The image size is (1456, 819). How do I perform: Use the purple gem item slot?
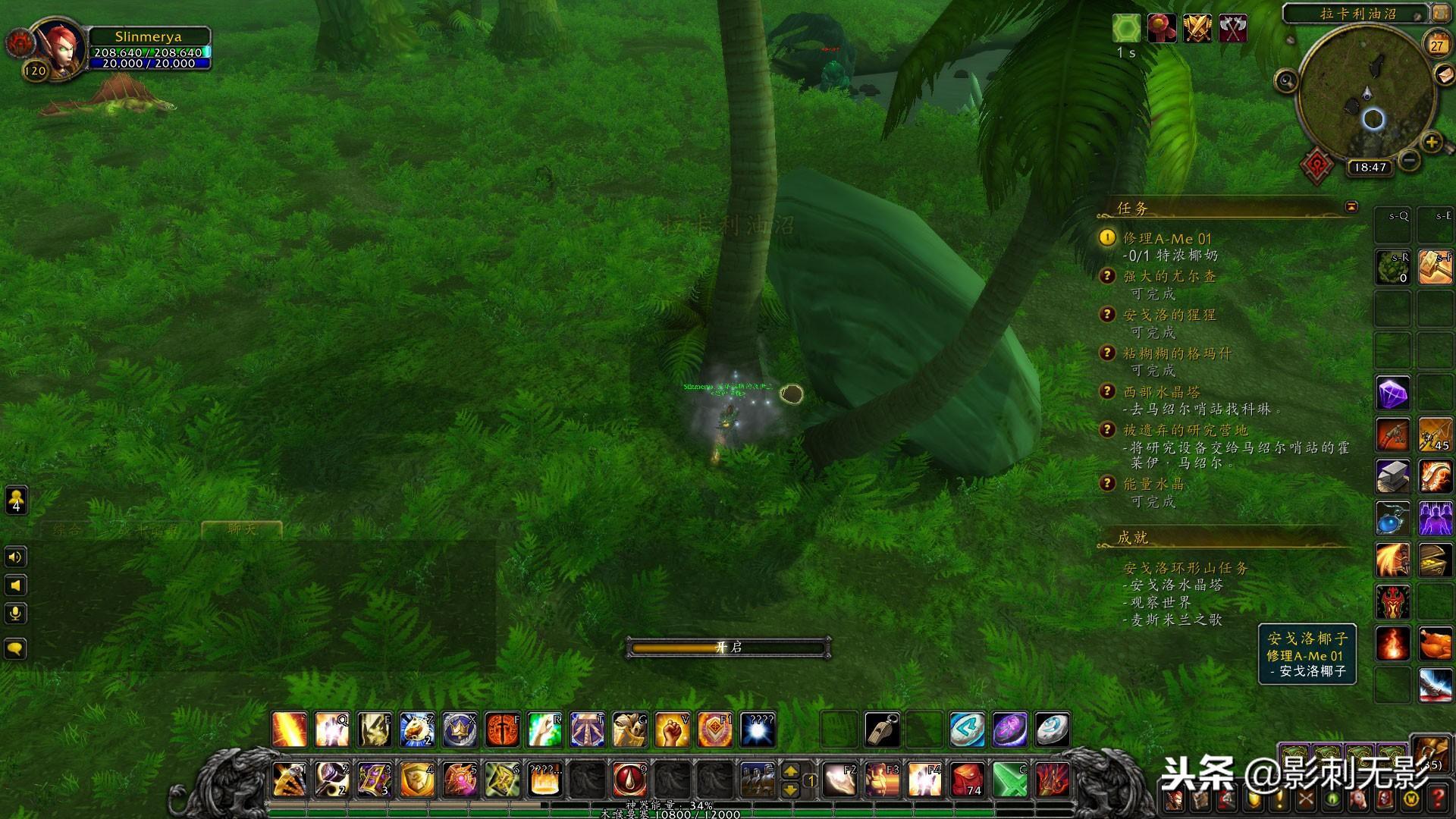tap(1393, 394)
